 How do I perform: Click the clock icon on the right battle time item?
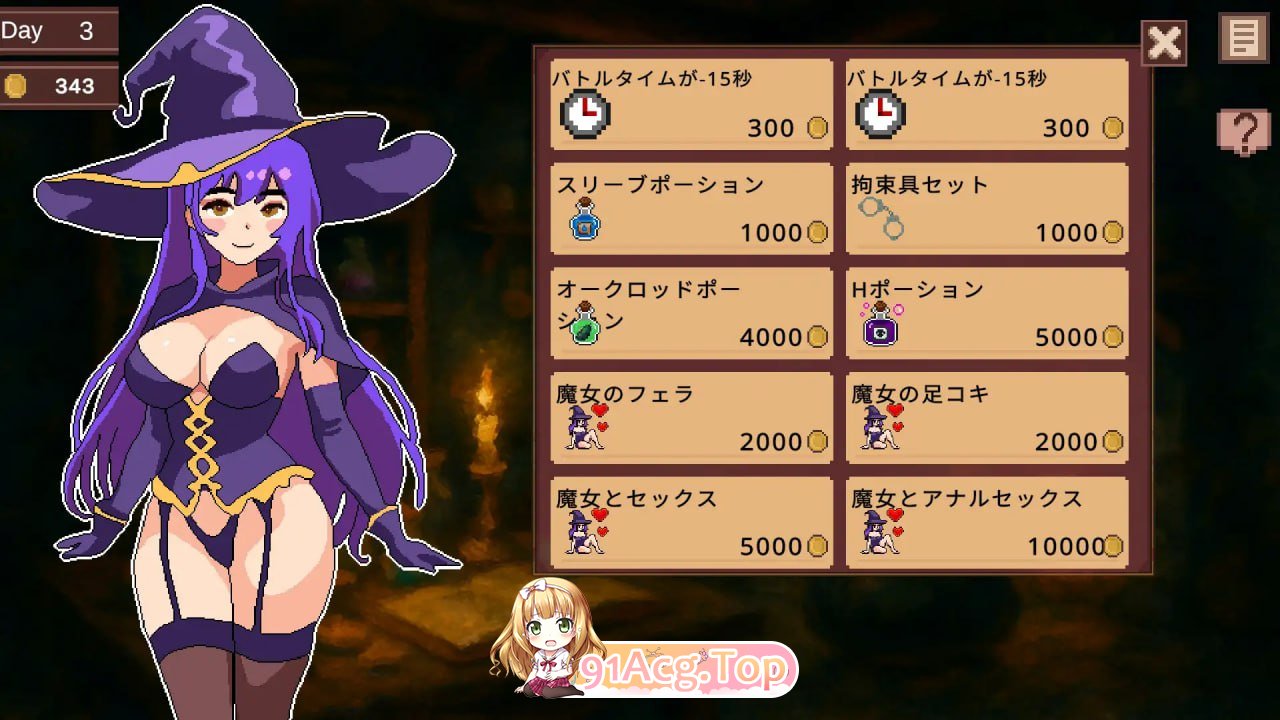[879, 112]
